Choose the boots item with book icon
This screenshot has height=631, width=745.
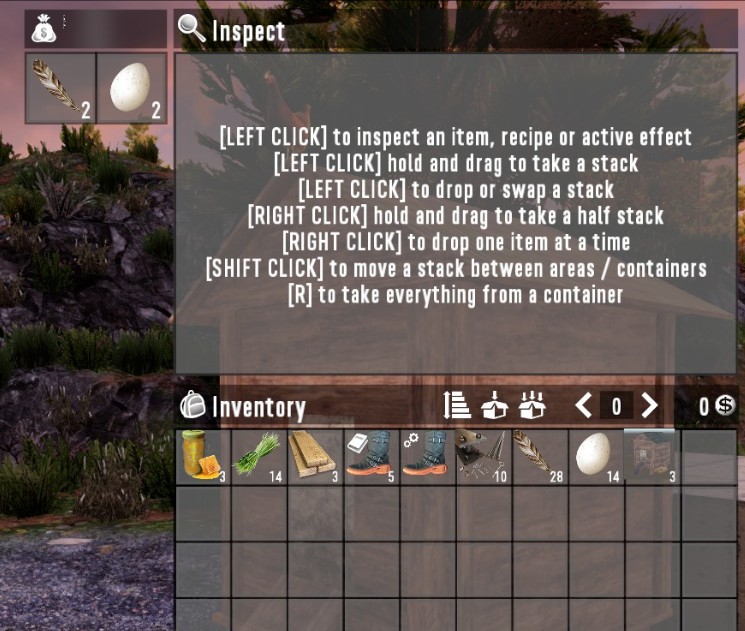371,457
